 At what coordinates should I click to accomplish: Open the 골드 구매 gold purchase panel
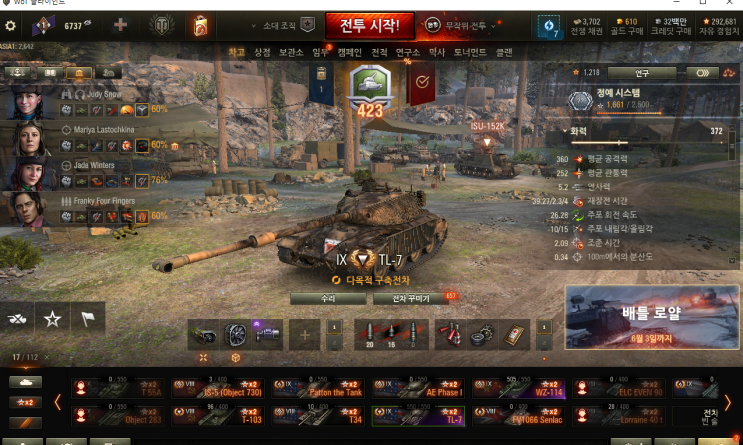[x=624, y=24]
